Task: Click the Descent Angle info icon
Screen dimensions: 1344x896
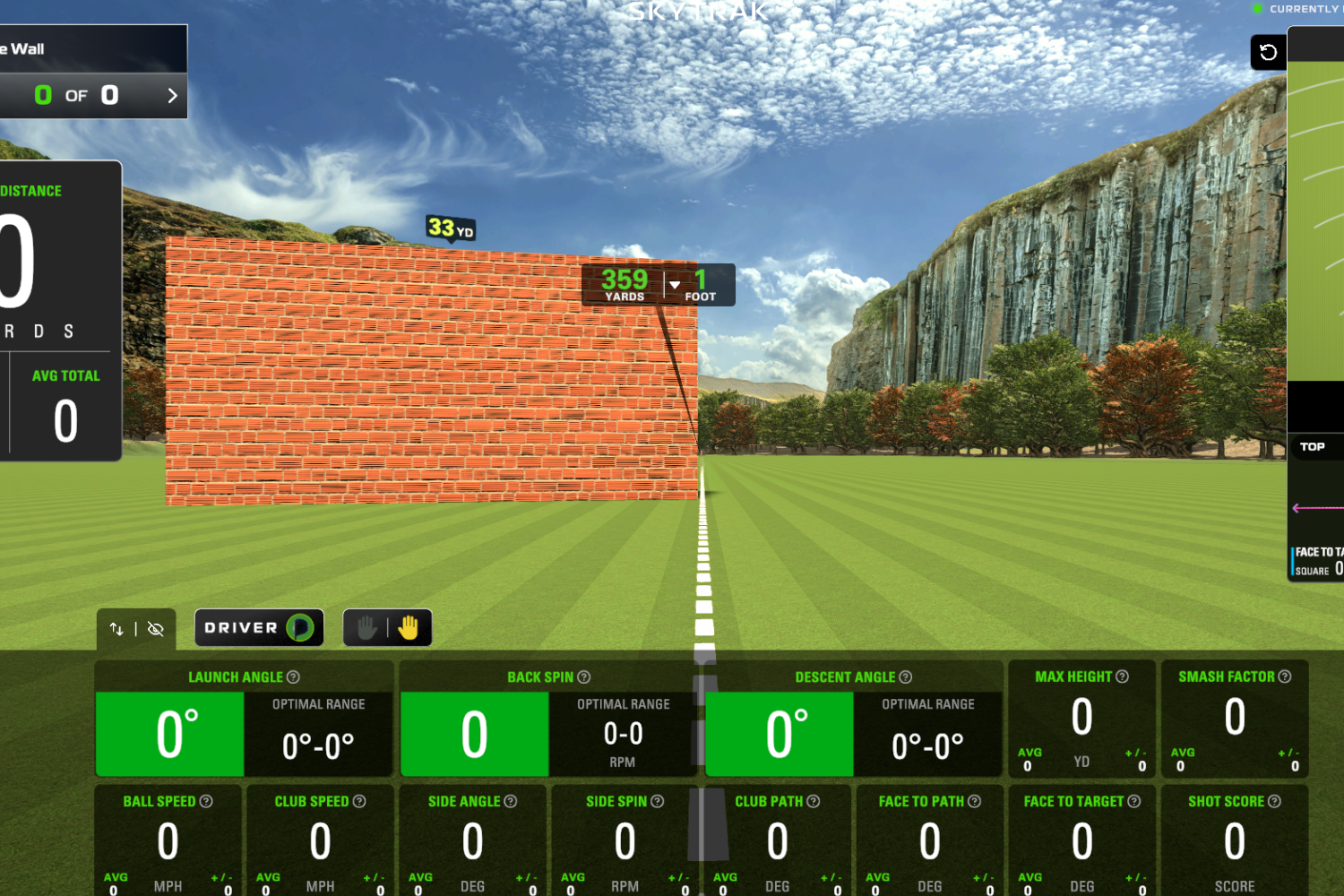Action: click(905, 676)
